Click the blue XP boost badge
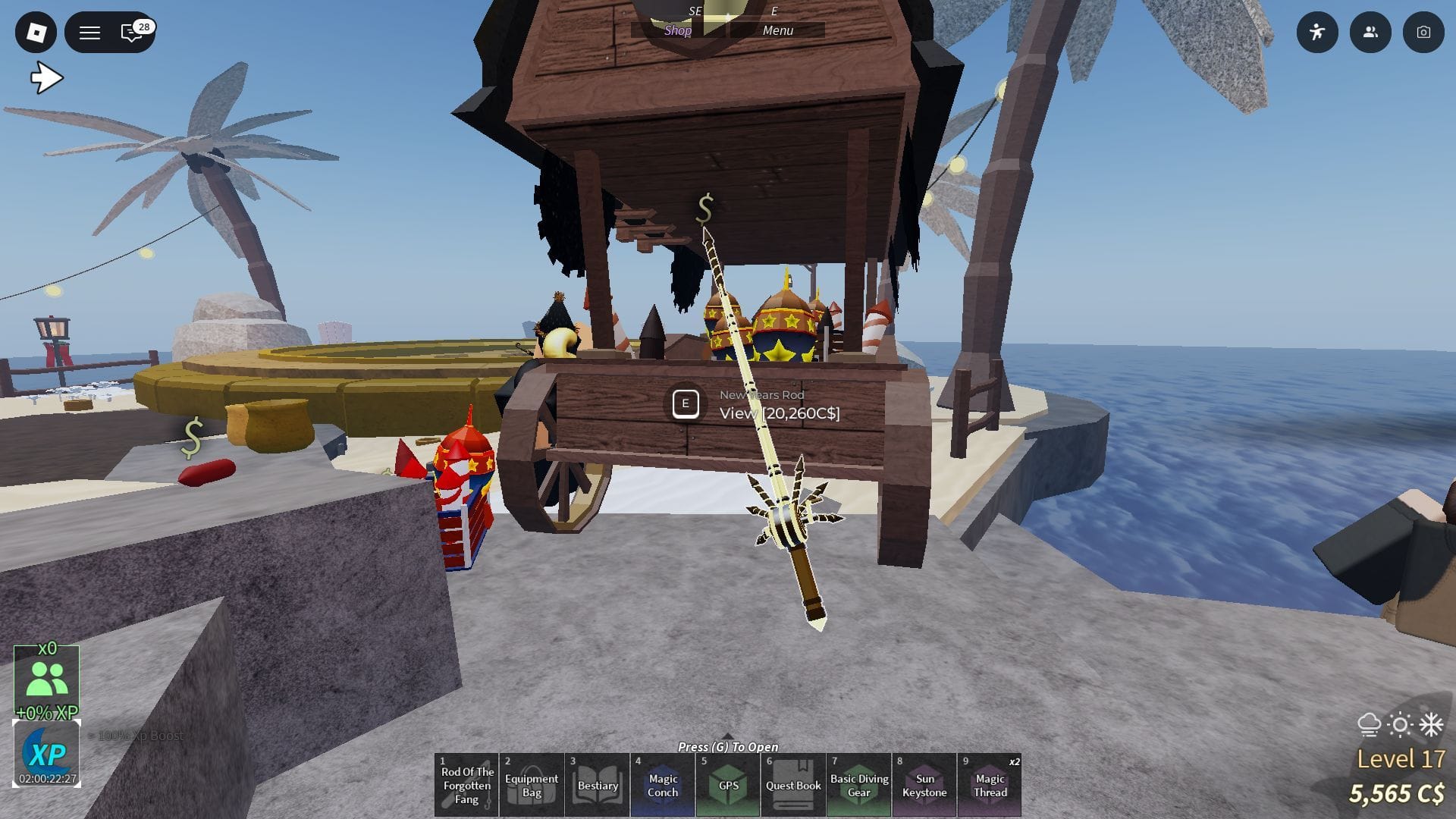Image resolution: width=1456 pixels, height=819 pixels. [48, 753]
